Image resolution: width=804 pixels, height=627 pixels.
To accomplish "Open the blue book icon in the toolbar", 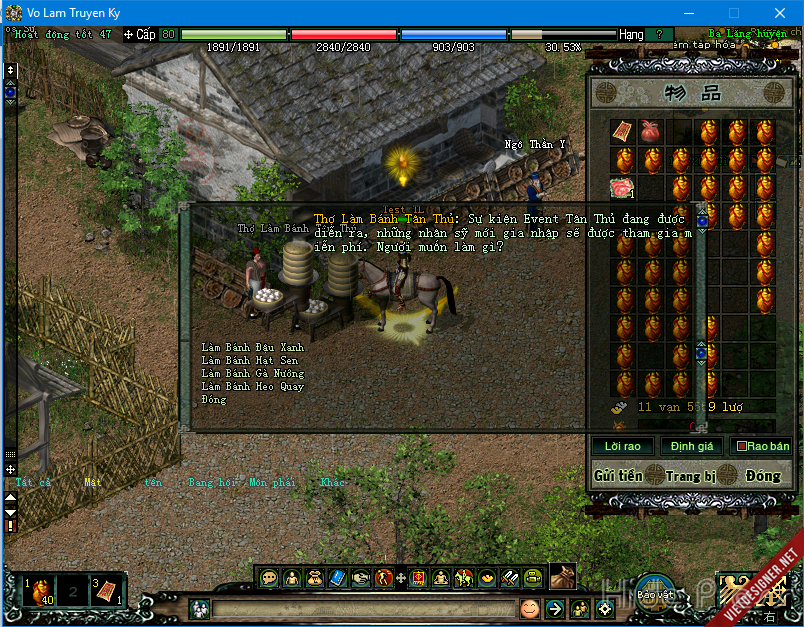I will [336, 577].
